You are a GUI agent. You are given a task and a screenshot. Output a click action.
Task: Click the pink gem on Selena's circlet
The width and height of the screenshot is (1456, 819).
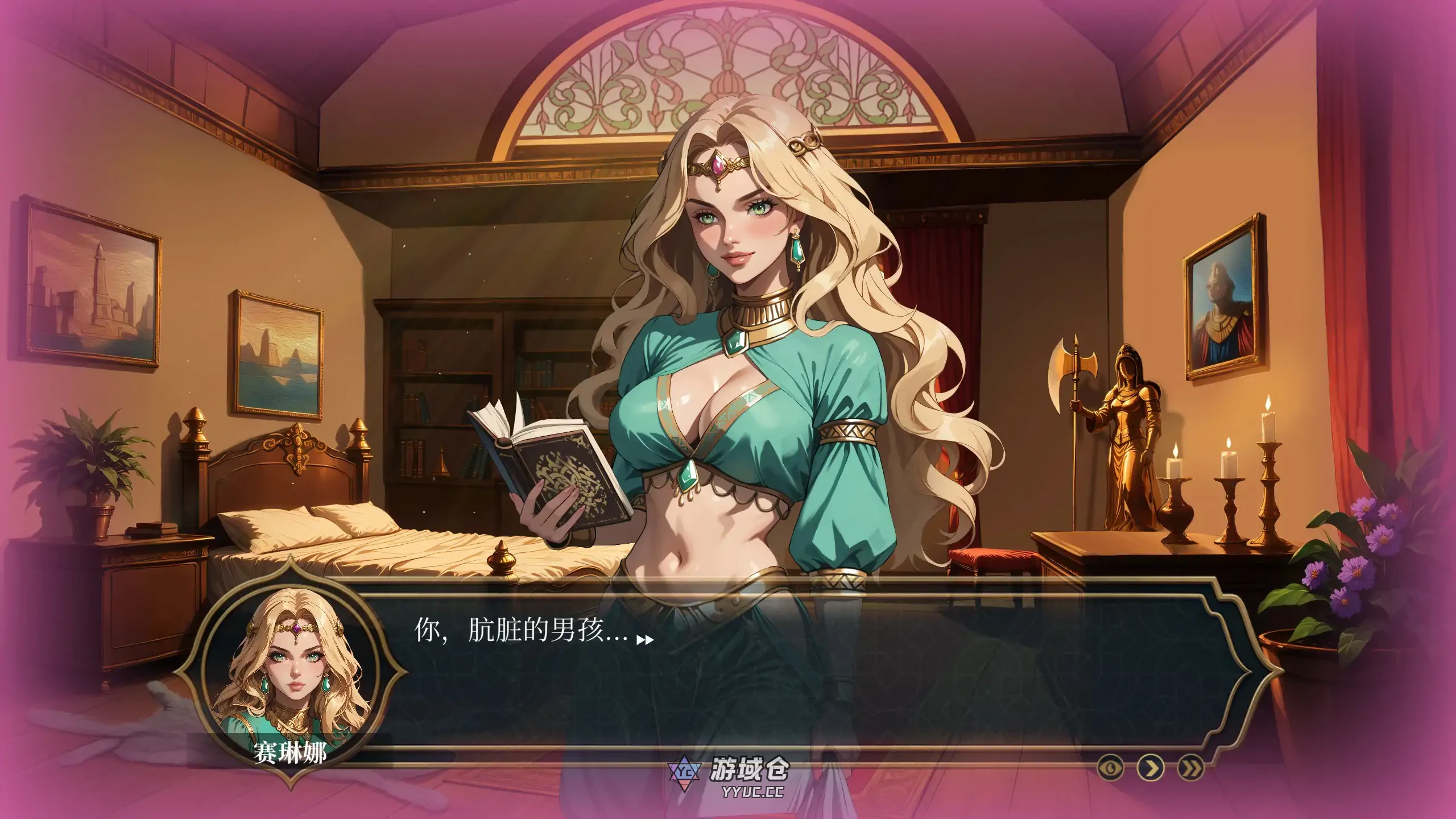tap(718, 165)
